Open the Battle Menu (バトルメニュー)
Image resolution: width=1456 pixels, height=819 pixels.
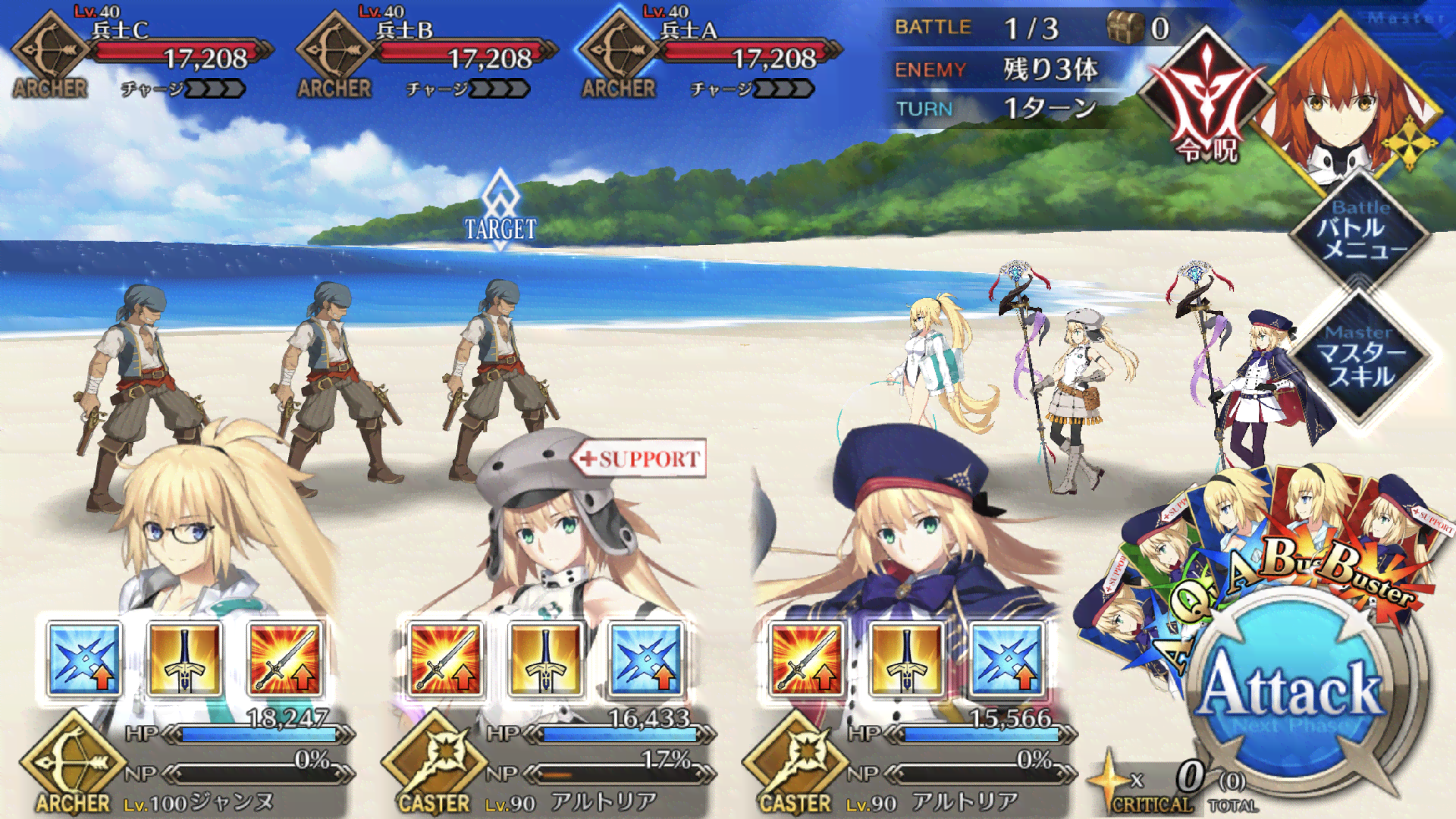[x=1361, y=229]
